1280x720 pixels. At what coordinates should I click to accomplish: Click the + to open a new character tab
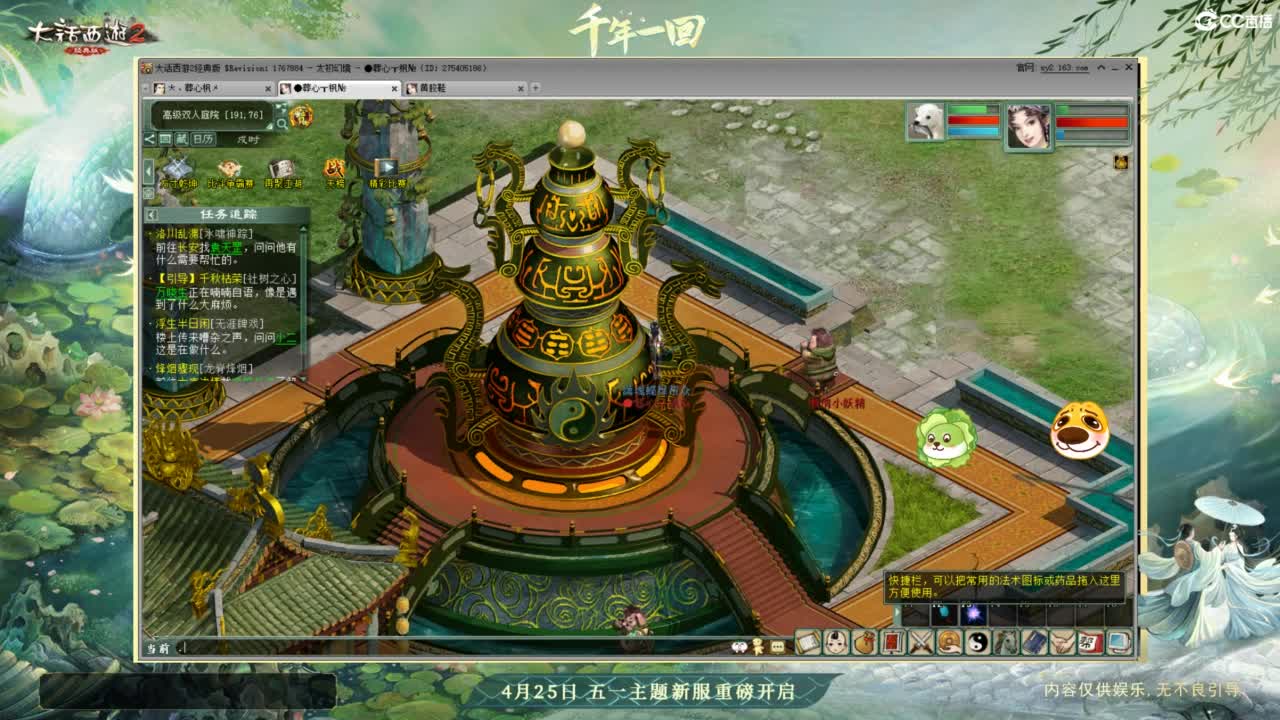click(533, 88)
